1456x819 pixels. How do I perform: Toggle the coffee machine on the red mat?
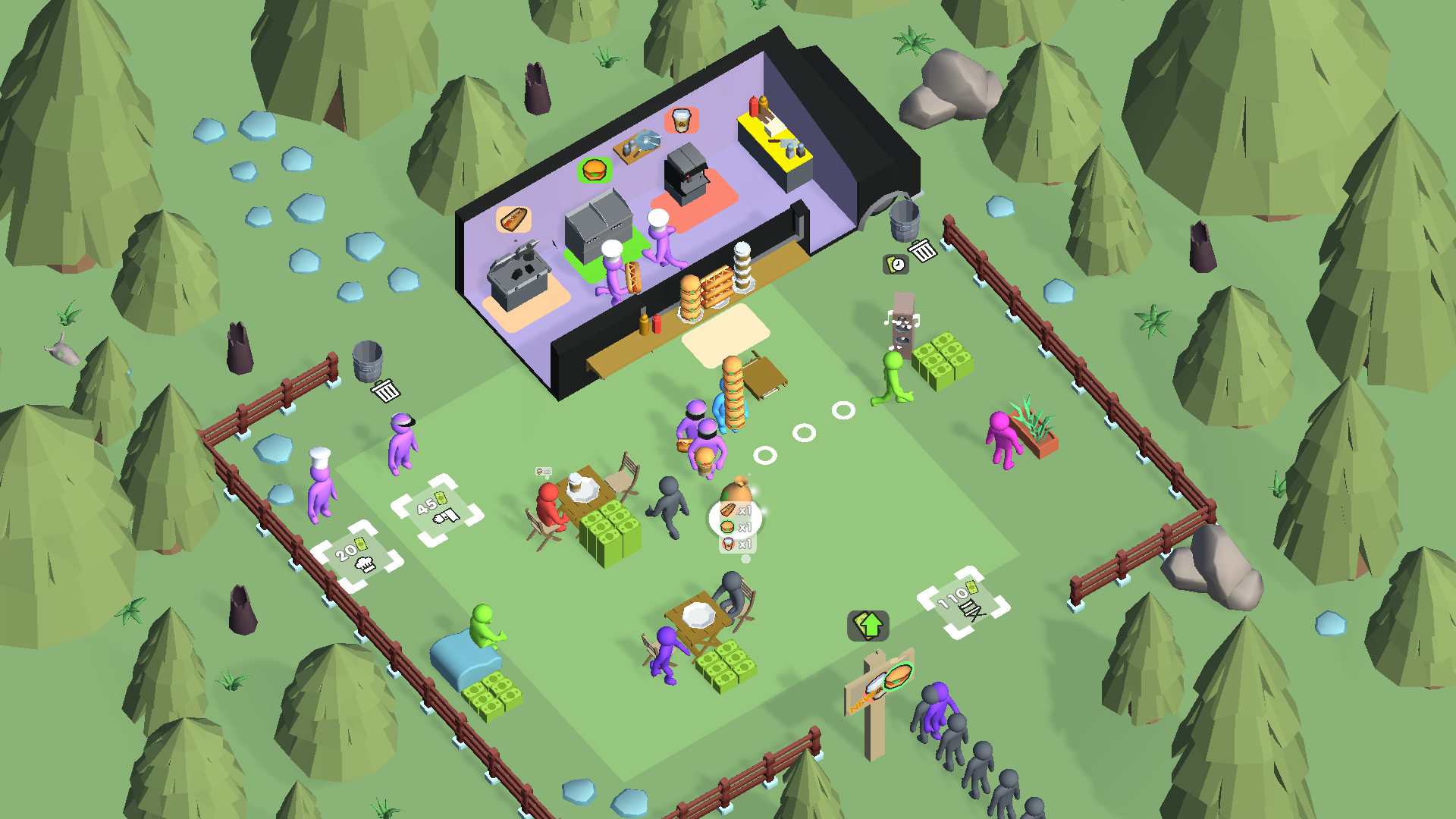point(685,174)
